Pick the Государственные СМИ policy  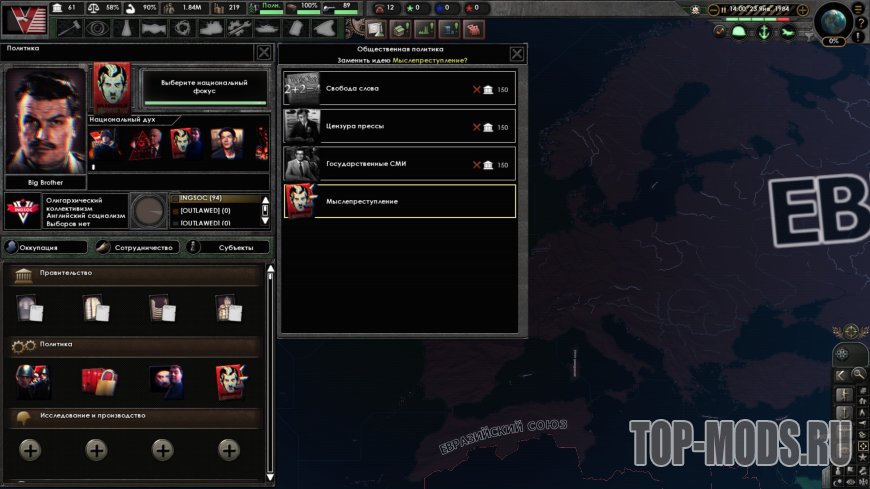click(x=400, y=164)
